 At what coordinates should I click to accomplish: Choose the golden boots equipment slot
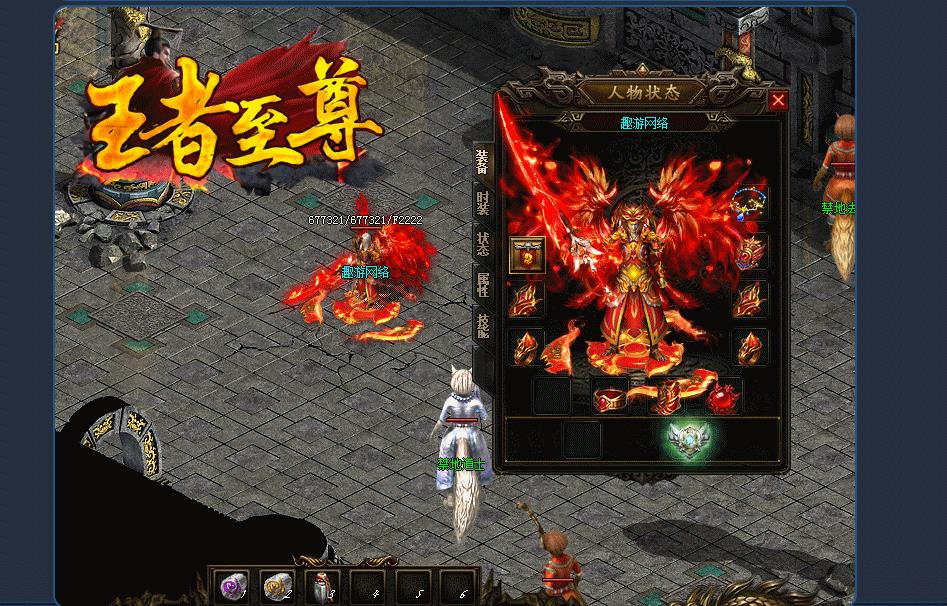(x=665, y=397)
